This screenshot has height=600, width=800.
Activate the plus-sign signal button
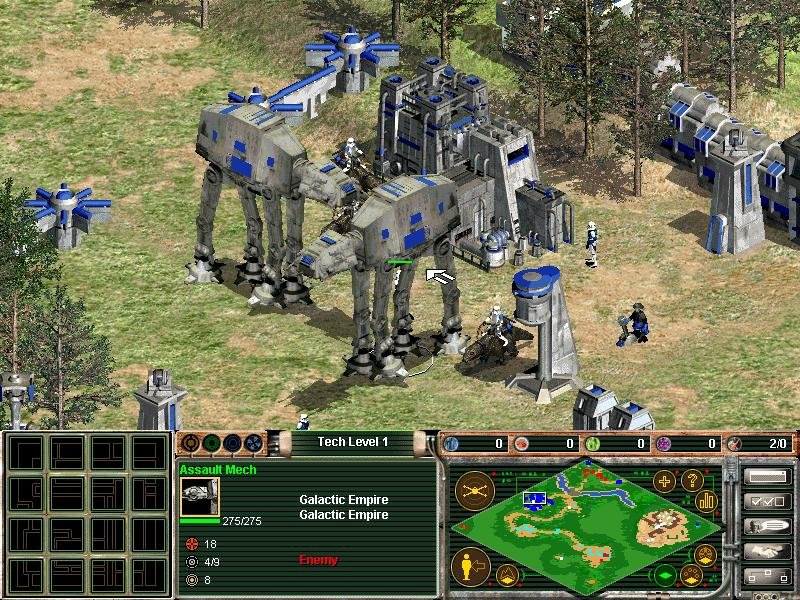click(x=663, y=481)
